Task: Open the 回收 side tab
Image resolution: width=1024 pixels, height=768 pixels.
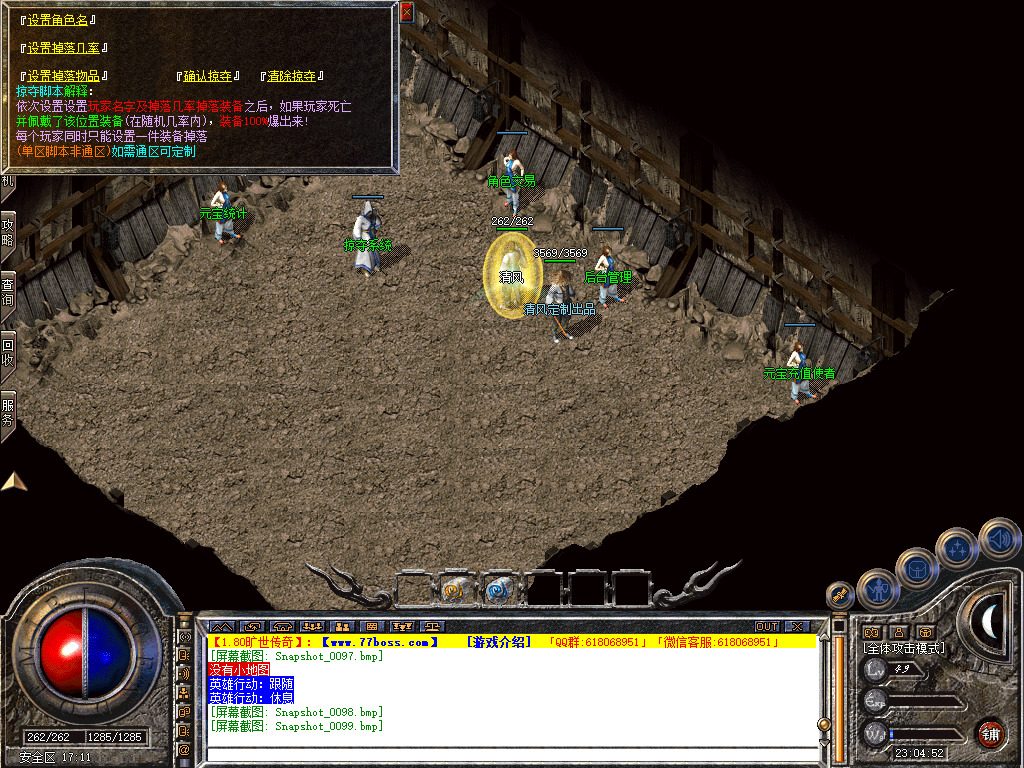Action: point(8,350)
